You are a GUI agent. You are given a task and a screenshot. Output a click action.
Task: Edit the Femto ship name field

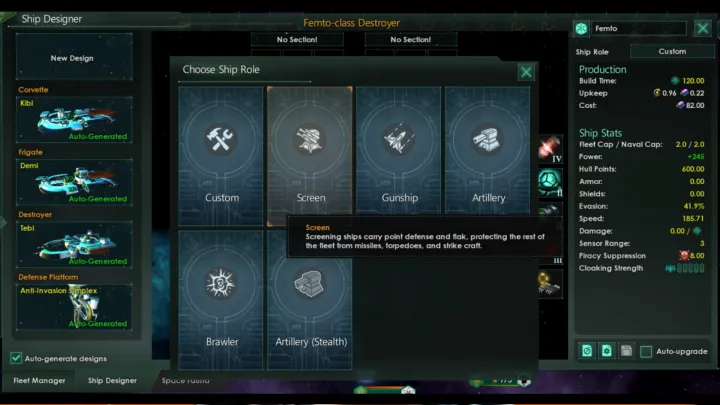click(x=638, y=28)
